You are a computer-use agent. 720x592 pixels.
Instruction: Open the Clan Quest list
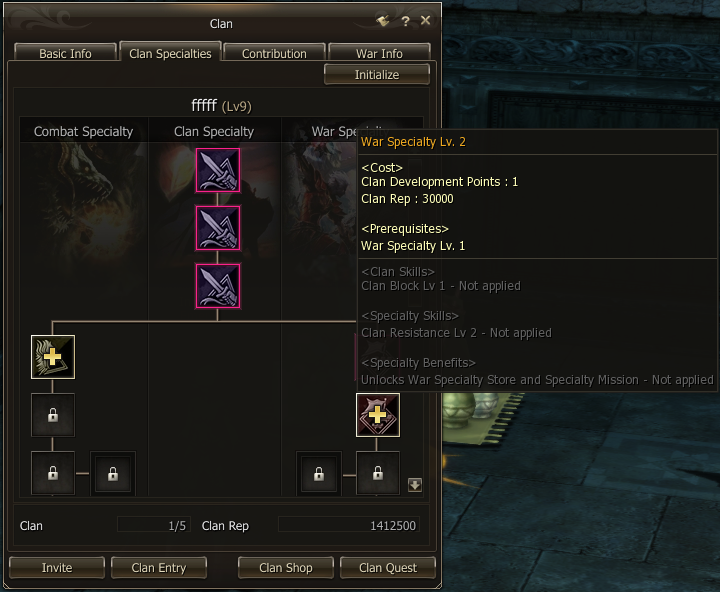coord(388,568)
